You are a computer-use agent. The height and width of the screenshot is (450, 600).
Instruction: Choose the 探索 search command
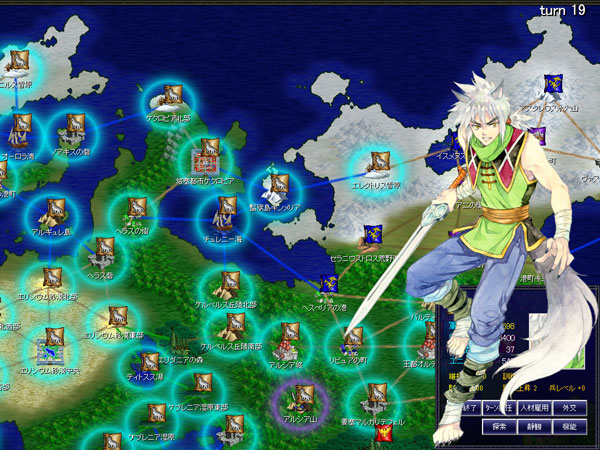pos(498,426)
